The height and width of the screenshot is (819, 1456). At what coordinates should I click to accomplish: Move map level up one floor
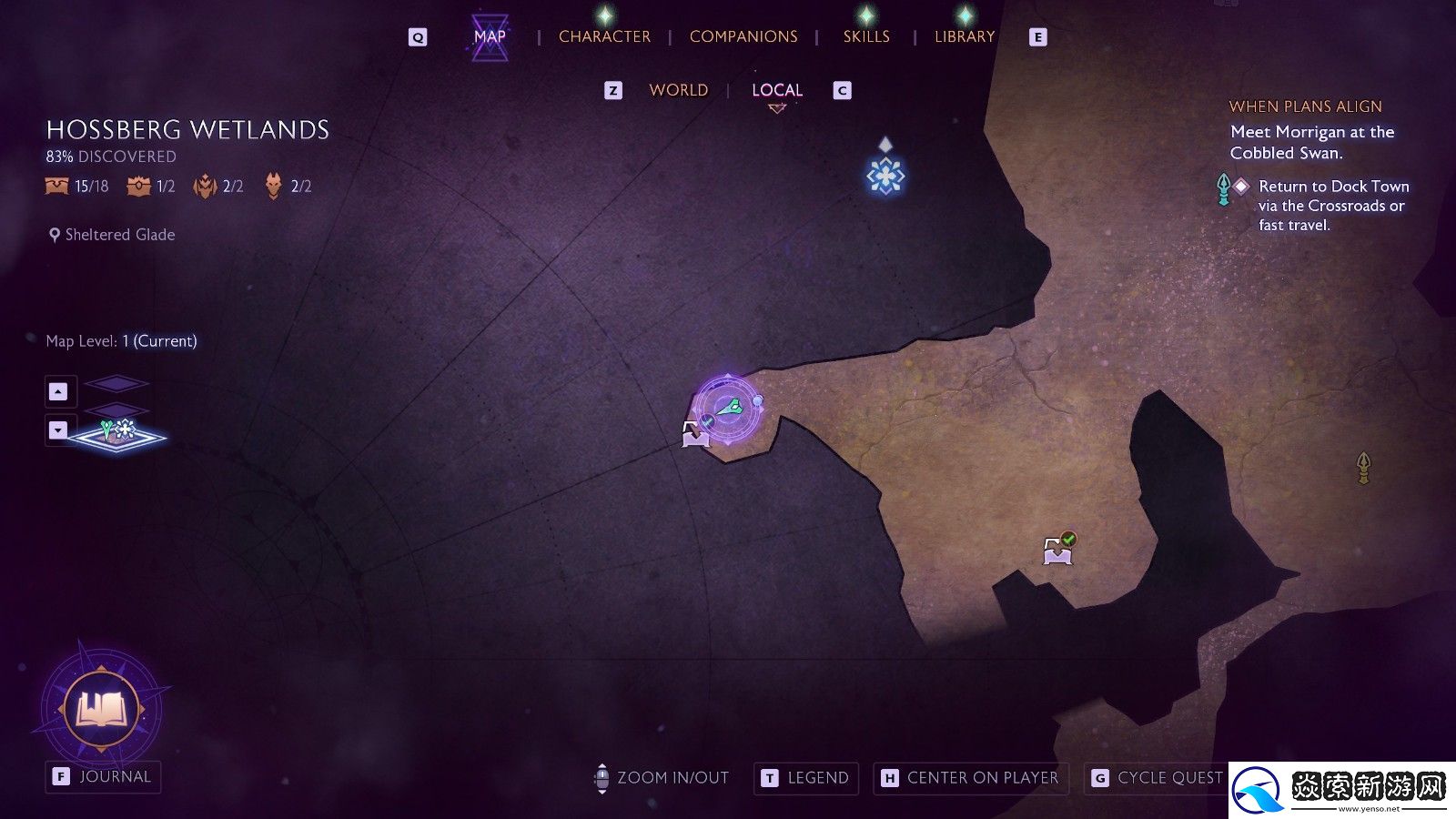pyautogui.click(x=58, y=391)
